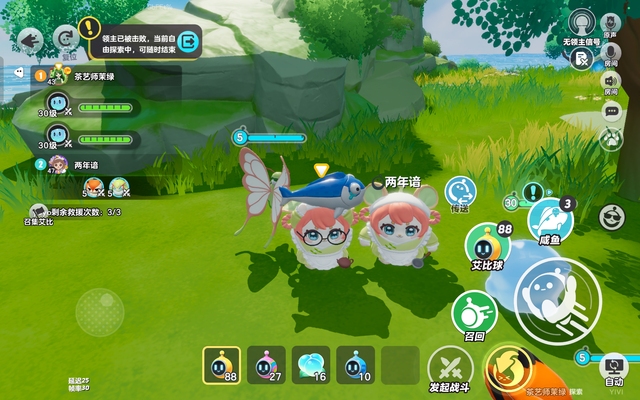Image resolution: width=640 pixels, height=400 pixels.
Task: Toggle the room speaker audio icon
Action: (610, 80)
